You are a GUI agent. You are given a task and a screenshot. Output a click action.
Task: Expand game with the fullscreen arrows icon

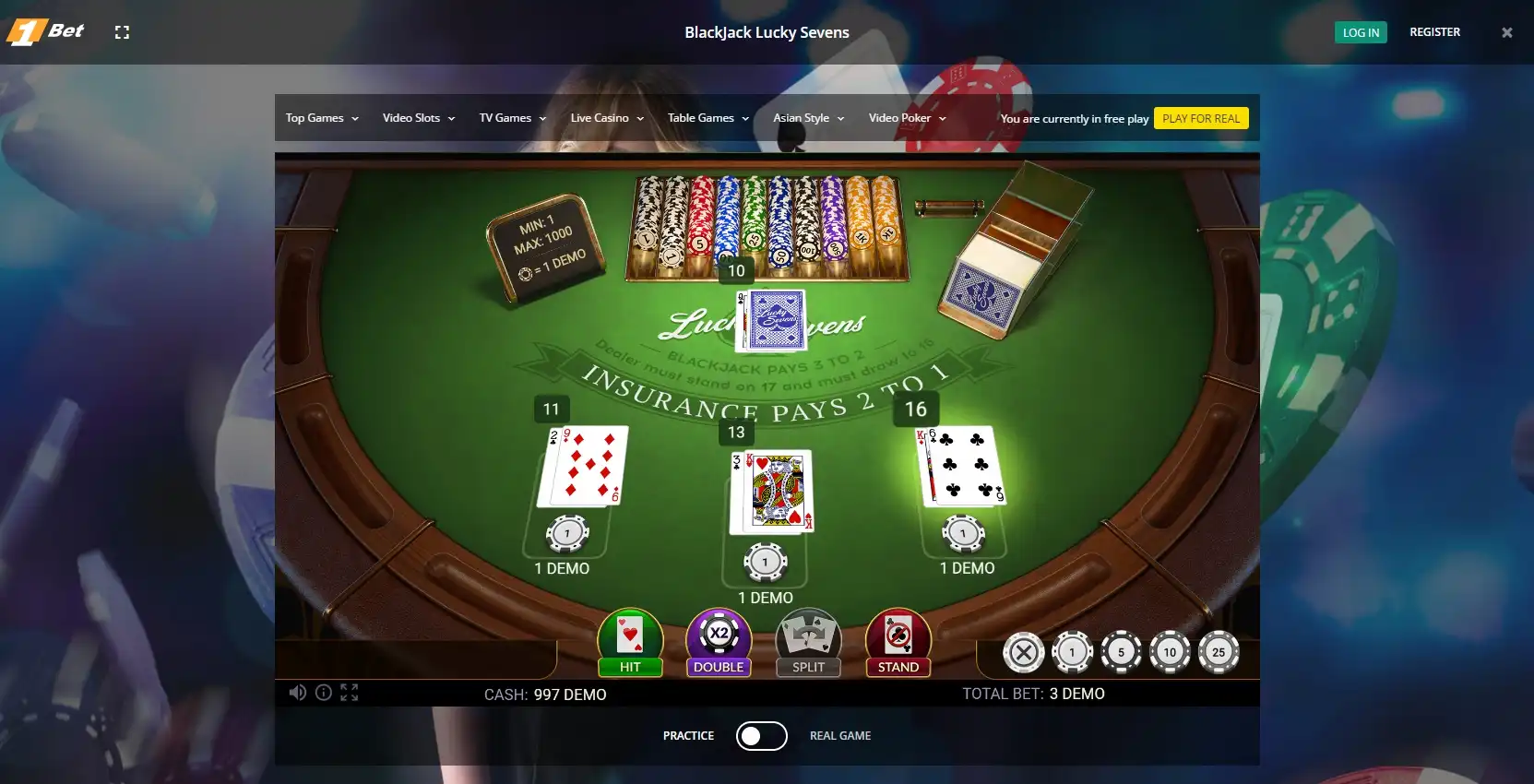coord(350,693)
